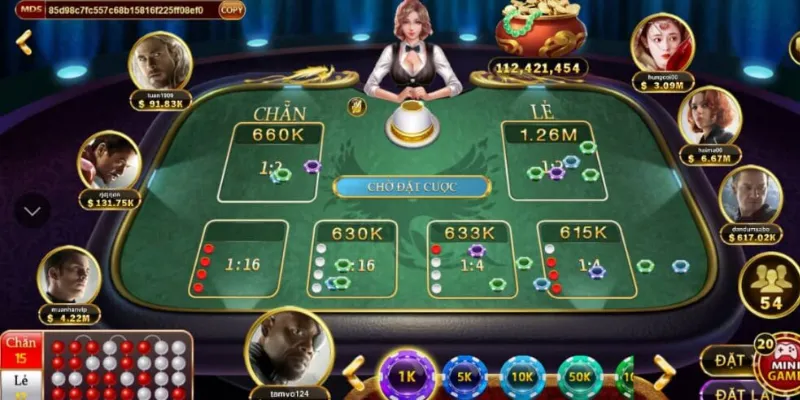Image resolution: width=800 pixels, height=400 pixels.
Task: Copy the MD5 hash code
Action: click(x=231, y=10)
